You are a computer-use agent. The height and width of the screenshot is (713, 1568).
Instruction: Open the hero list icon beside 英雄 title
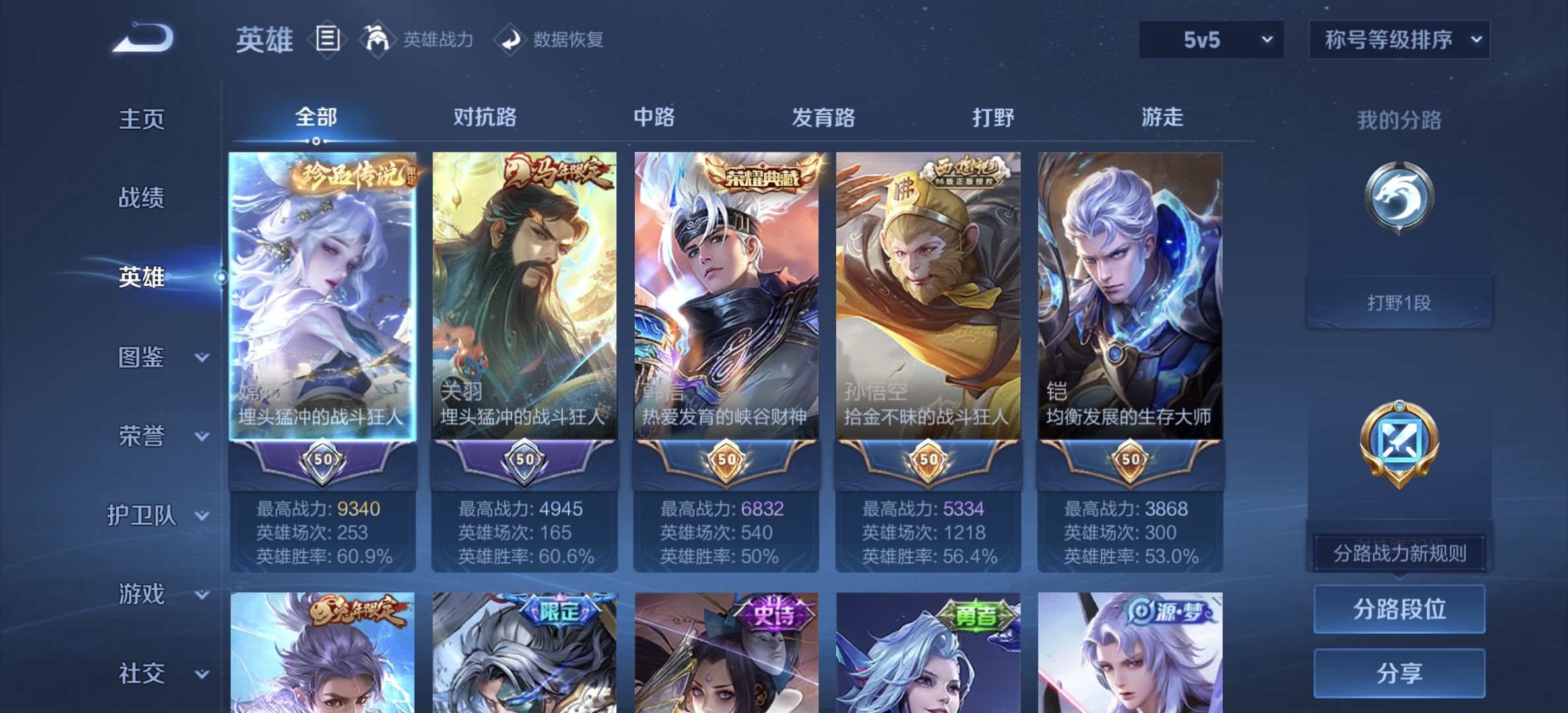327,39
